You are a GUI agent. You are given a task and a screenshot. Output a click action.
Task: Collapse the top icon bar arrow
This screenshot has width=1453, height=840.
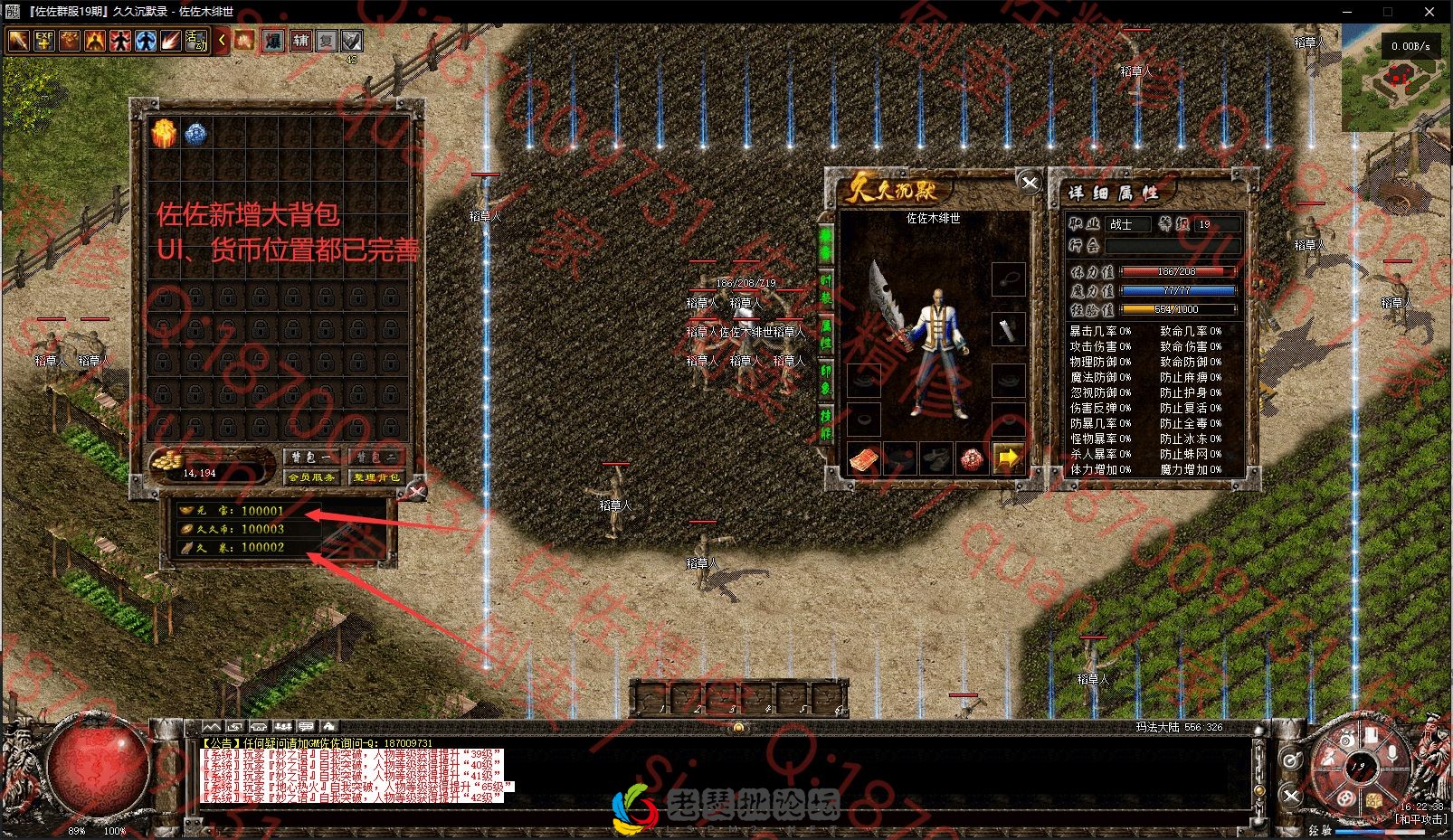pyautogui.click(x=222, y=41)
